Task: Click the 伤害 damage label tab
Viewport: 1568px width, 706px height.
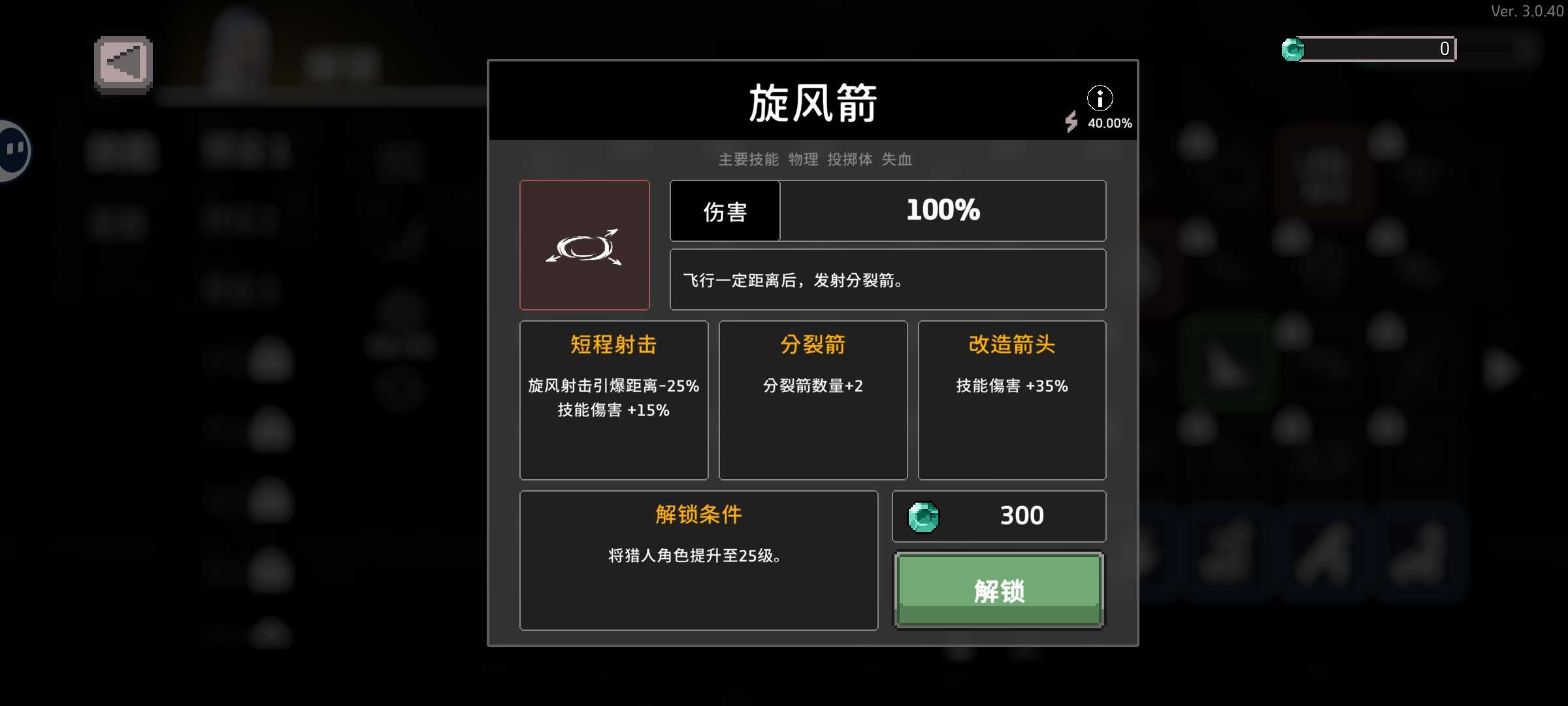Action: (725, 210)
